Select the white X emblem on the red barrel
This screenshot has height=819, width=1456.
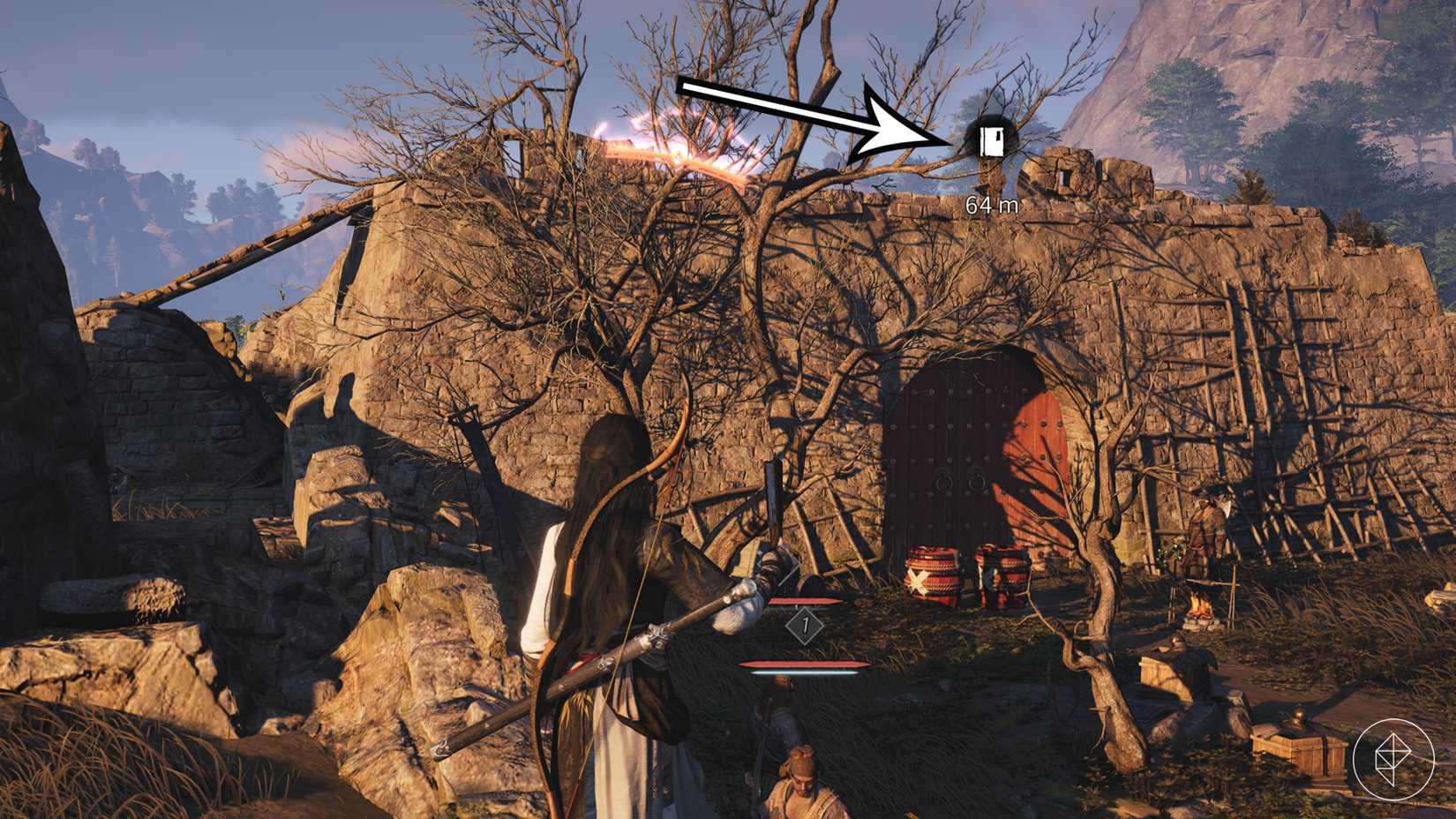(919, 581)
